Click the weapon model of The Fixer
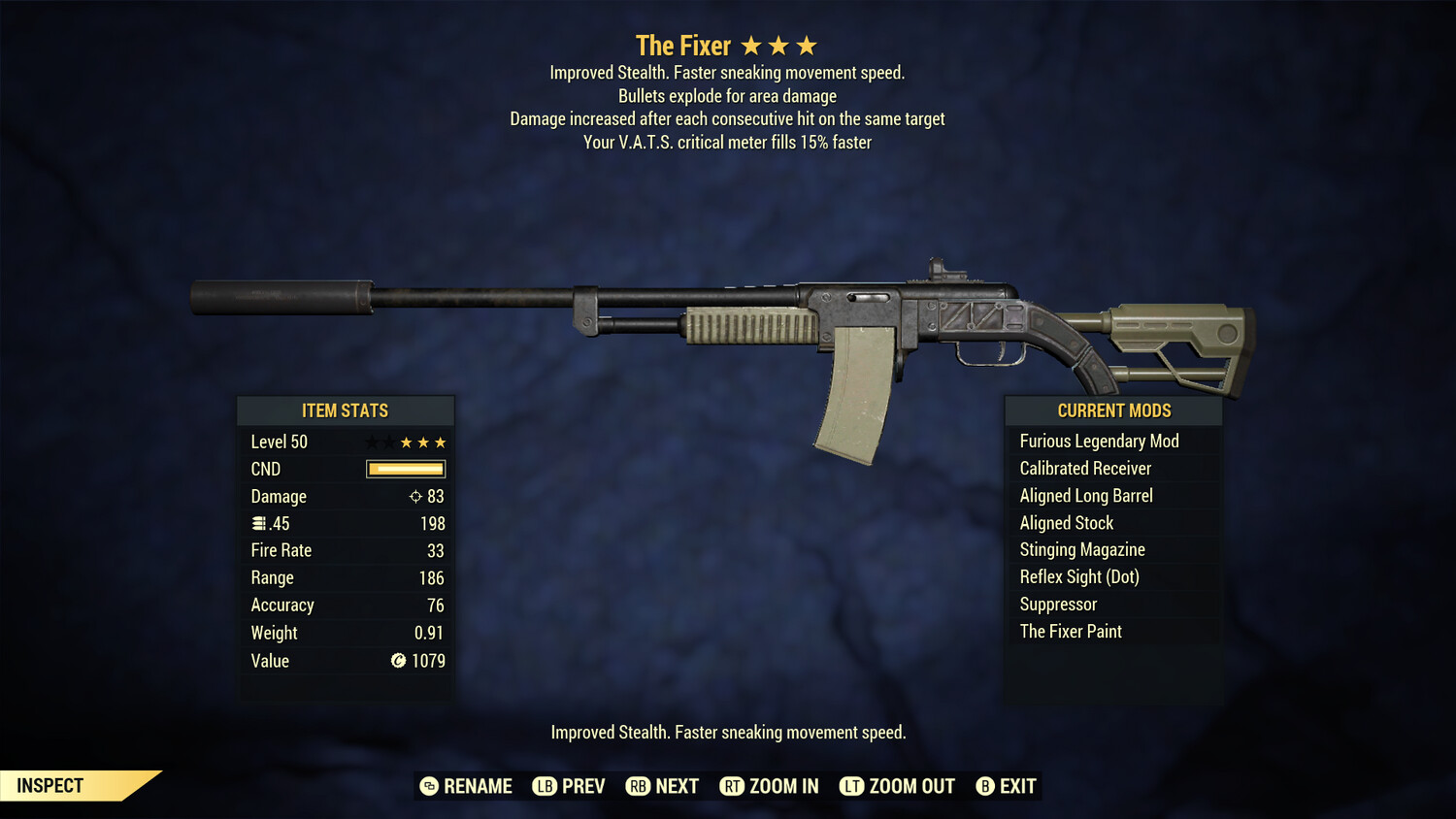Image resolution: width=1456 pixels, height=819 pixels. [x=728, y=320]
